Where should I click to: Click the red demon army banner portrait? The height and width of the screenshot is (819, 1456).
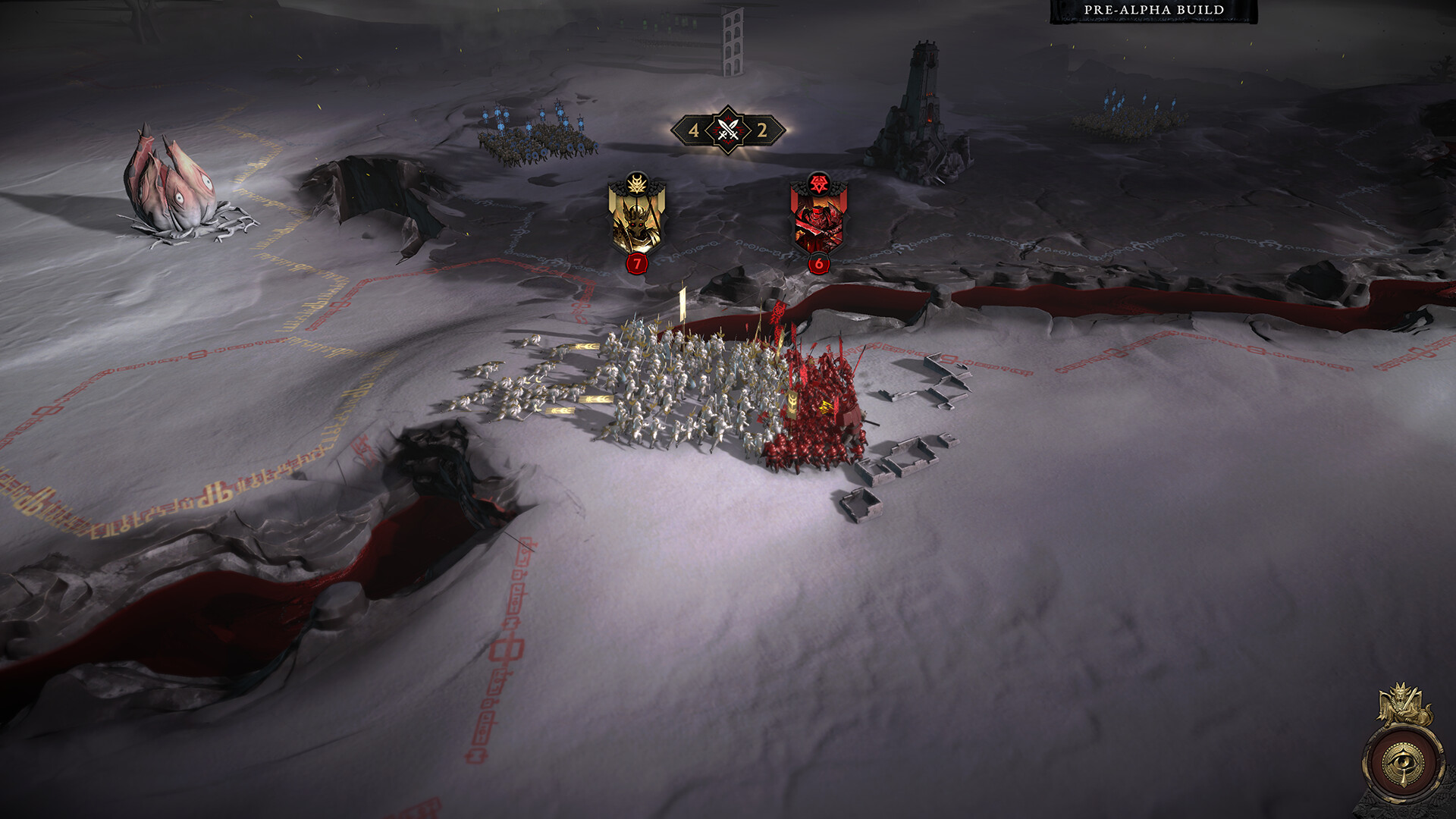pos(819,224)
